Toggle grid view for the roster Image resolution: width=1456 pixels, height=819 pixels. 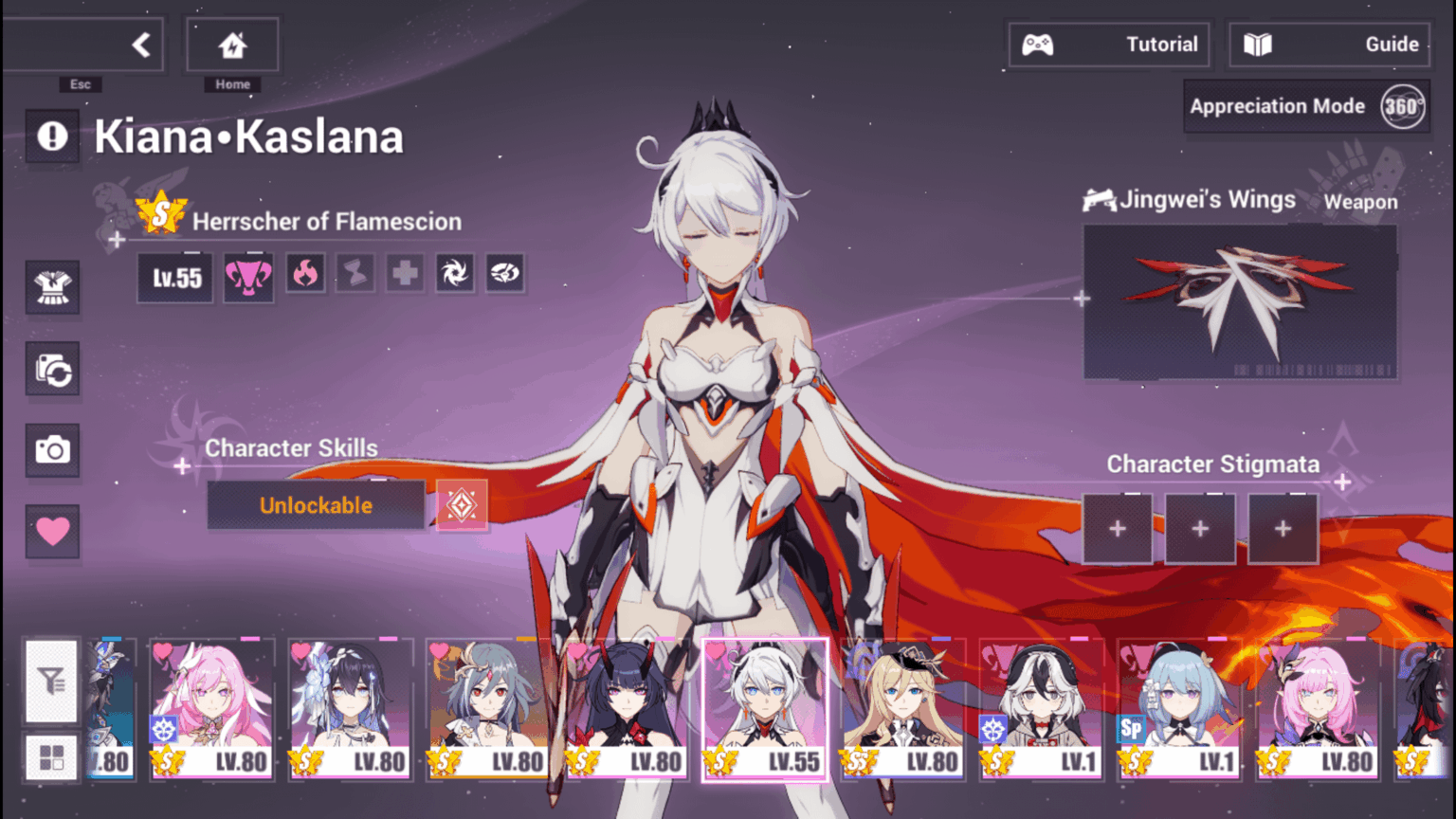click(52, 756)
